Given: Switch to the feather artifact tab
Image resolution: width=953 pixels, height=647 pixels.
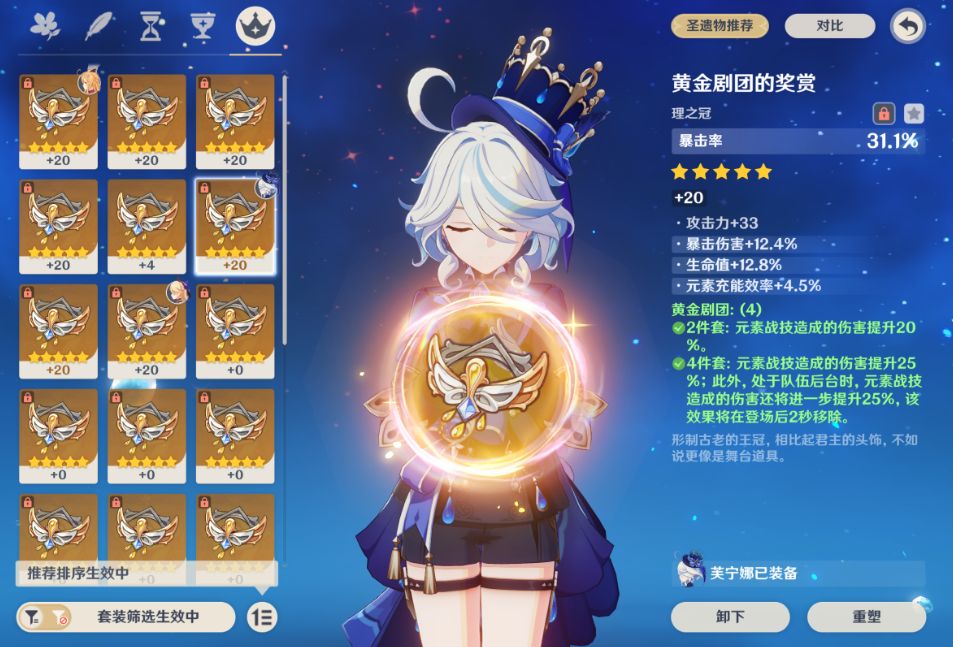Looking at the screenshot, I should pyautogui.click(x=98, y=27).
